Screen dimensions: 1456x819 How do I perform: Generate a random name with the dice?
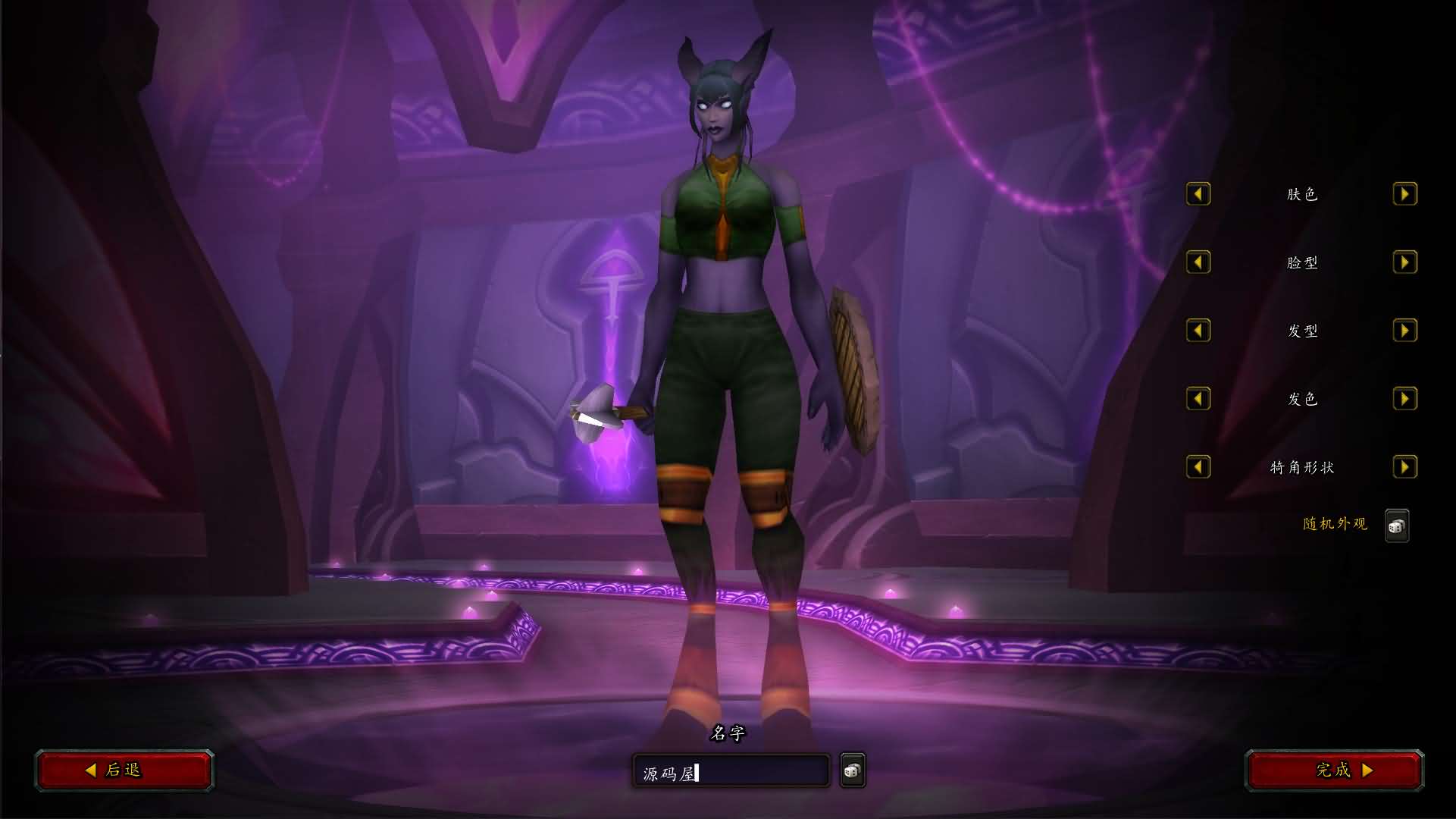click(x=852, y=771)
